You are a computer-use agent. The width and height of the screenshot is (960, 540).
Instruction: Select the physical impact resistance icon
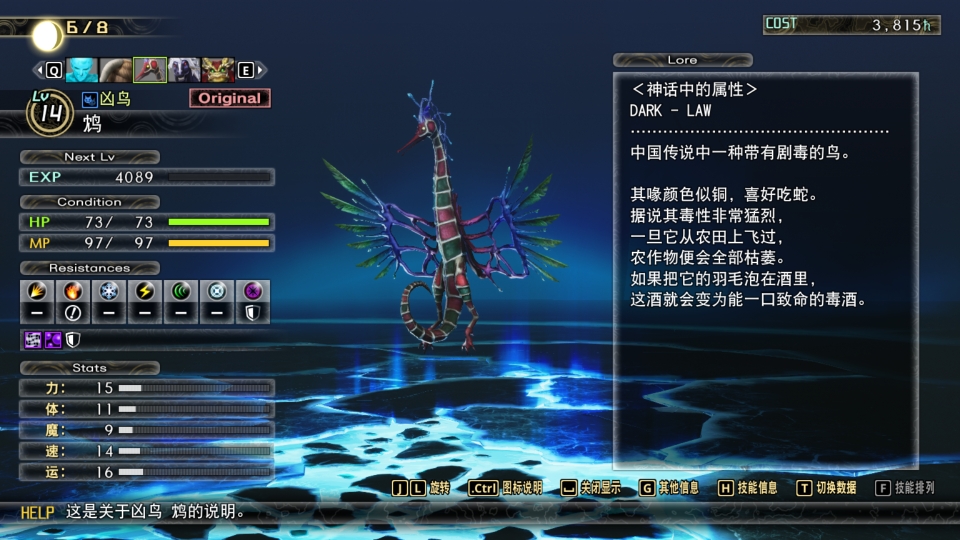tap(37, 292)
